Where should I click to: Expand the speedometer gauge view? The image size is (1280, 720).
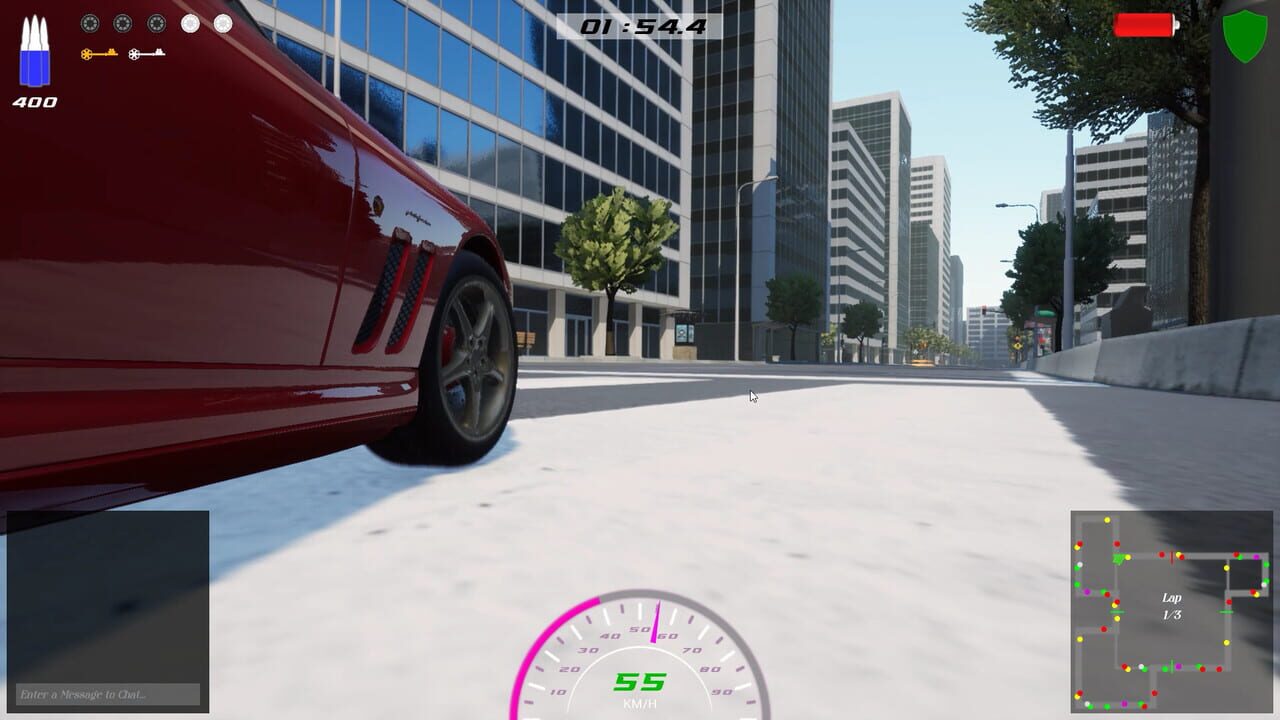click(x=639, y=655)
